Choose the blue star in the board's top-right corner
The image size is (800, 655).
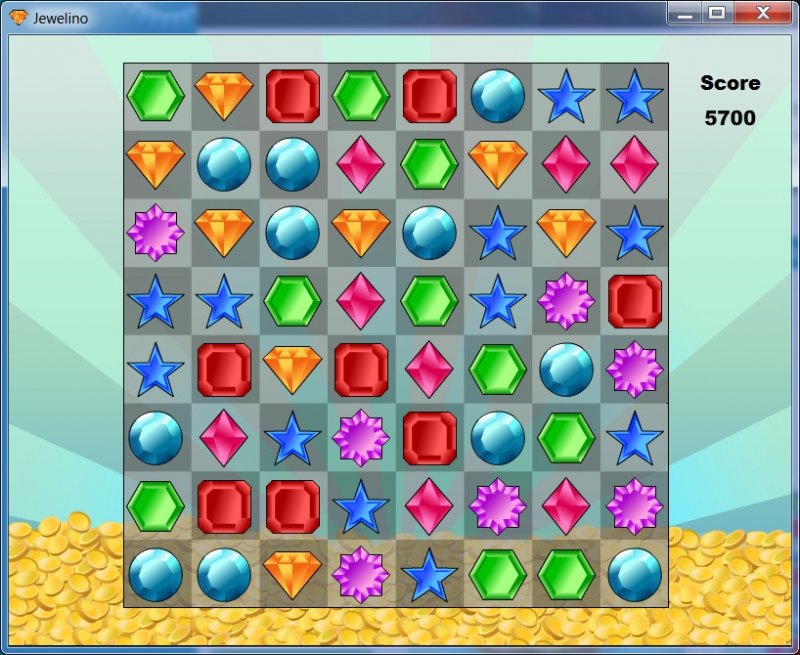point(634,96)
